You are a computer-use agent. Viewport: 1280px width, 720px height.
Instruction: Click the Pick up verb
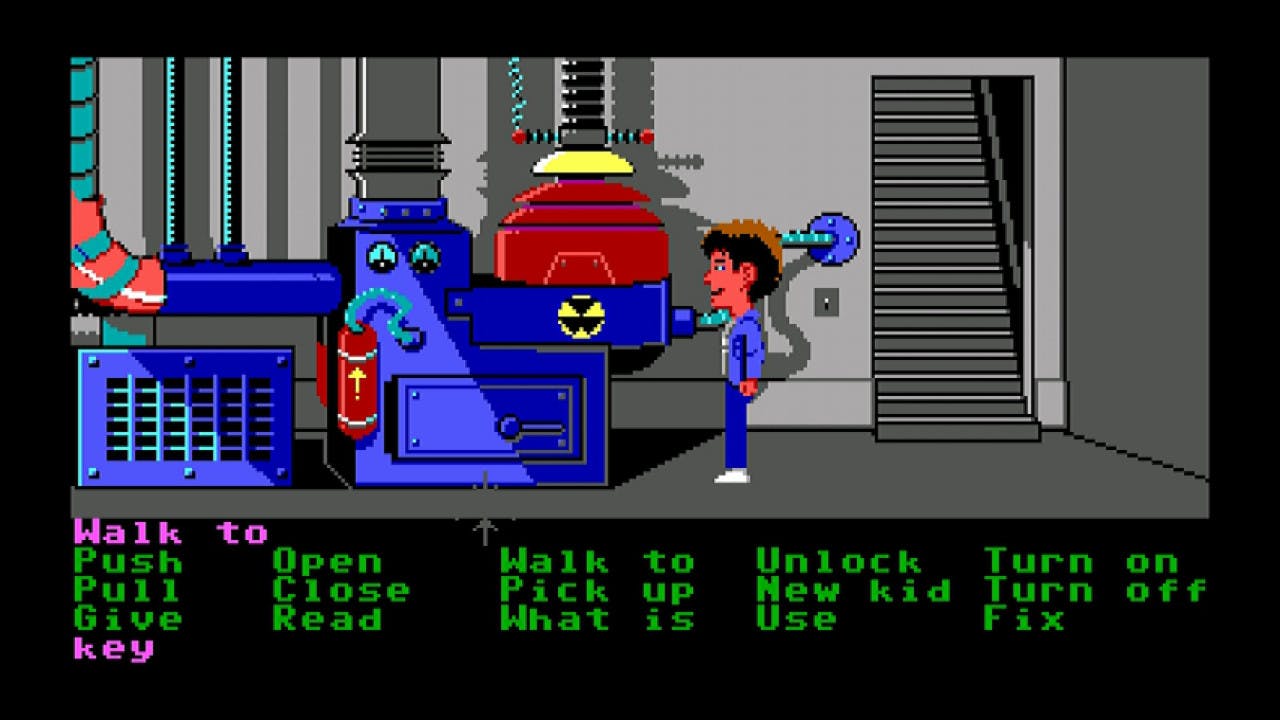(595, 592)
